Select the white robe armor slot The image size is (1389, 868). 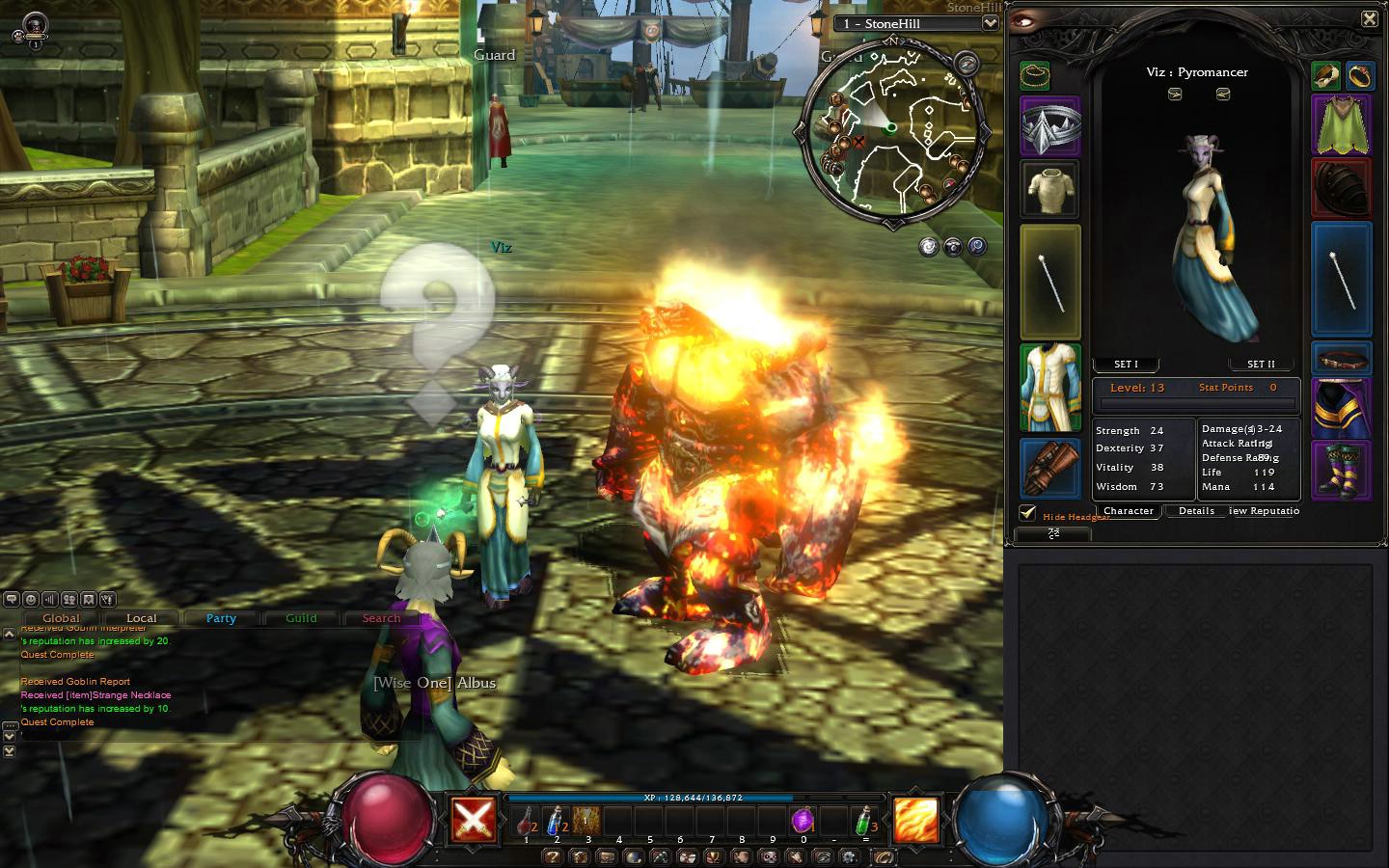point(1050,388)
